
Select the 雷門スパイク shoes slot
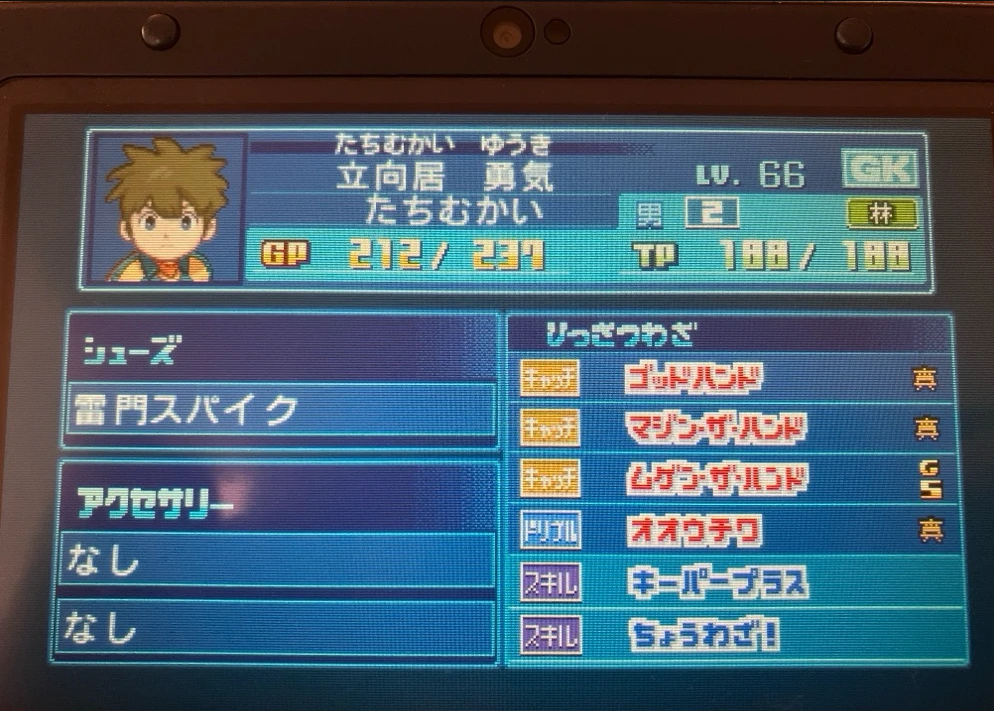pos(281,411)
